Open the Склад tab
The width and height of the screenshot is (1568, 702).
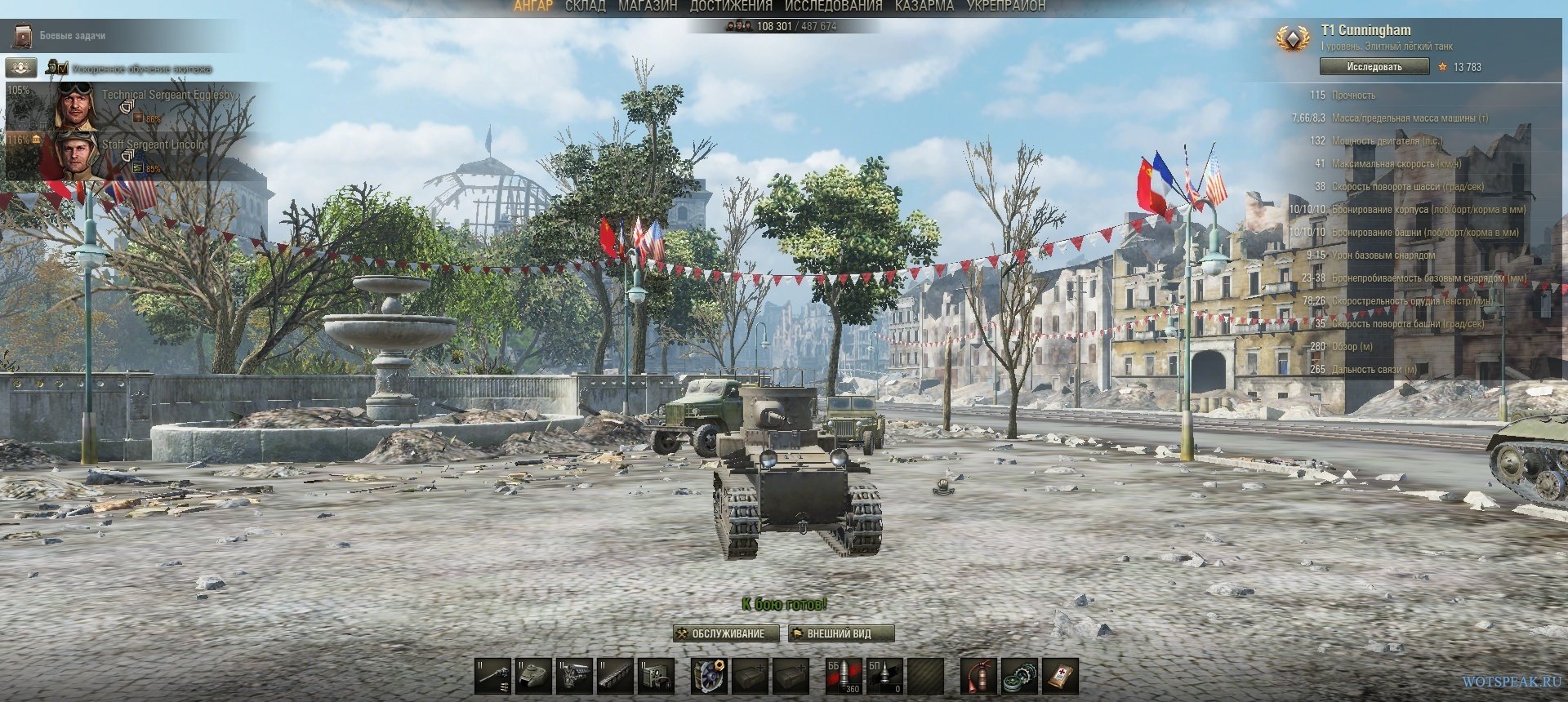coord(585,7)
